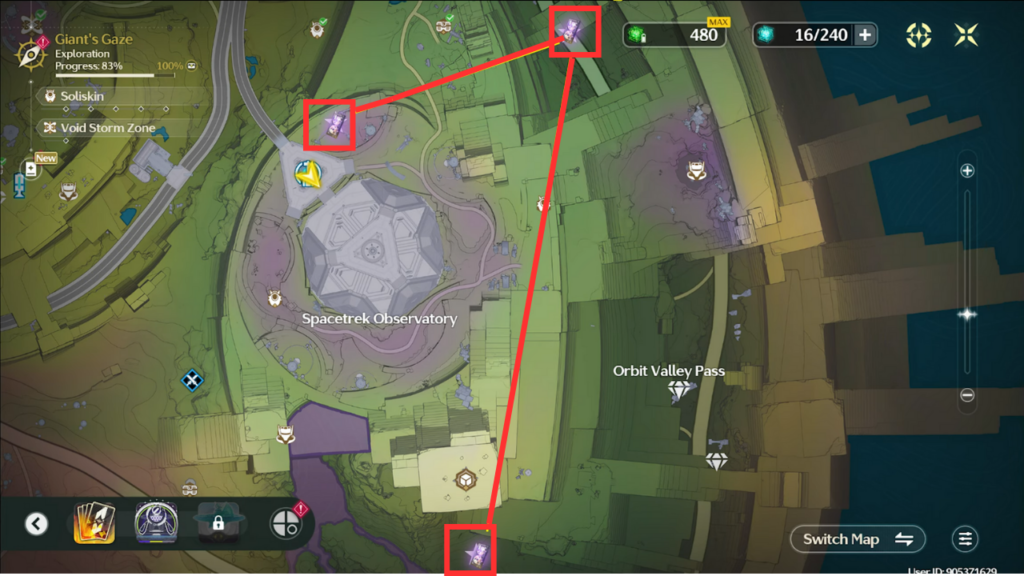Select the Soliskin tracker entry

[83, 96]
